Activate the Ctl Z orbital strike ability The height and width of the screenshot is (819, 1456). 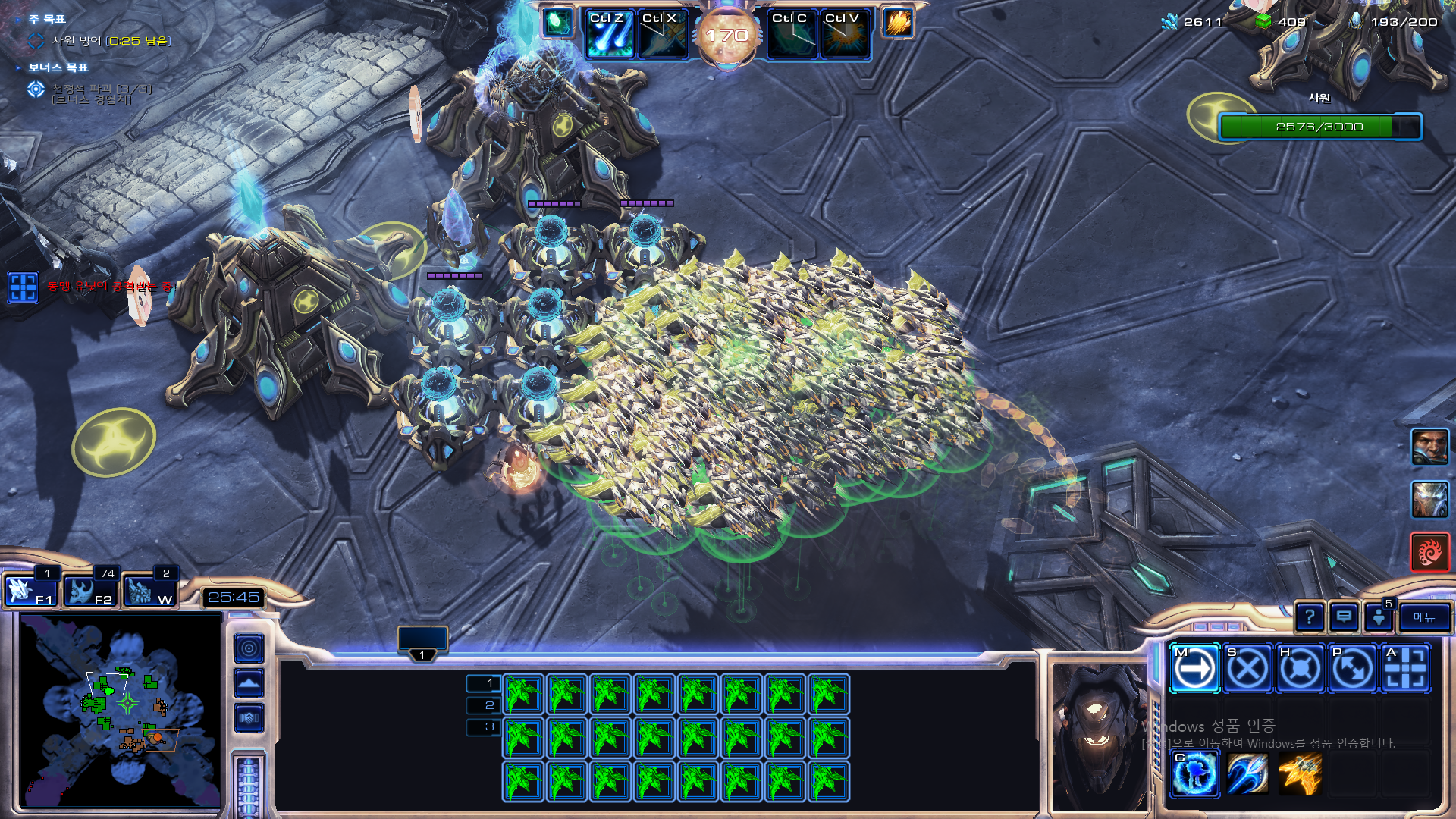click(x=609, y=35)
